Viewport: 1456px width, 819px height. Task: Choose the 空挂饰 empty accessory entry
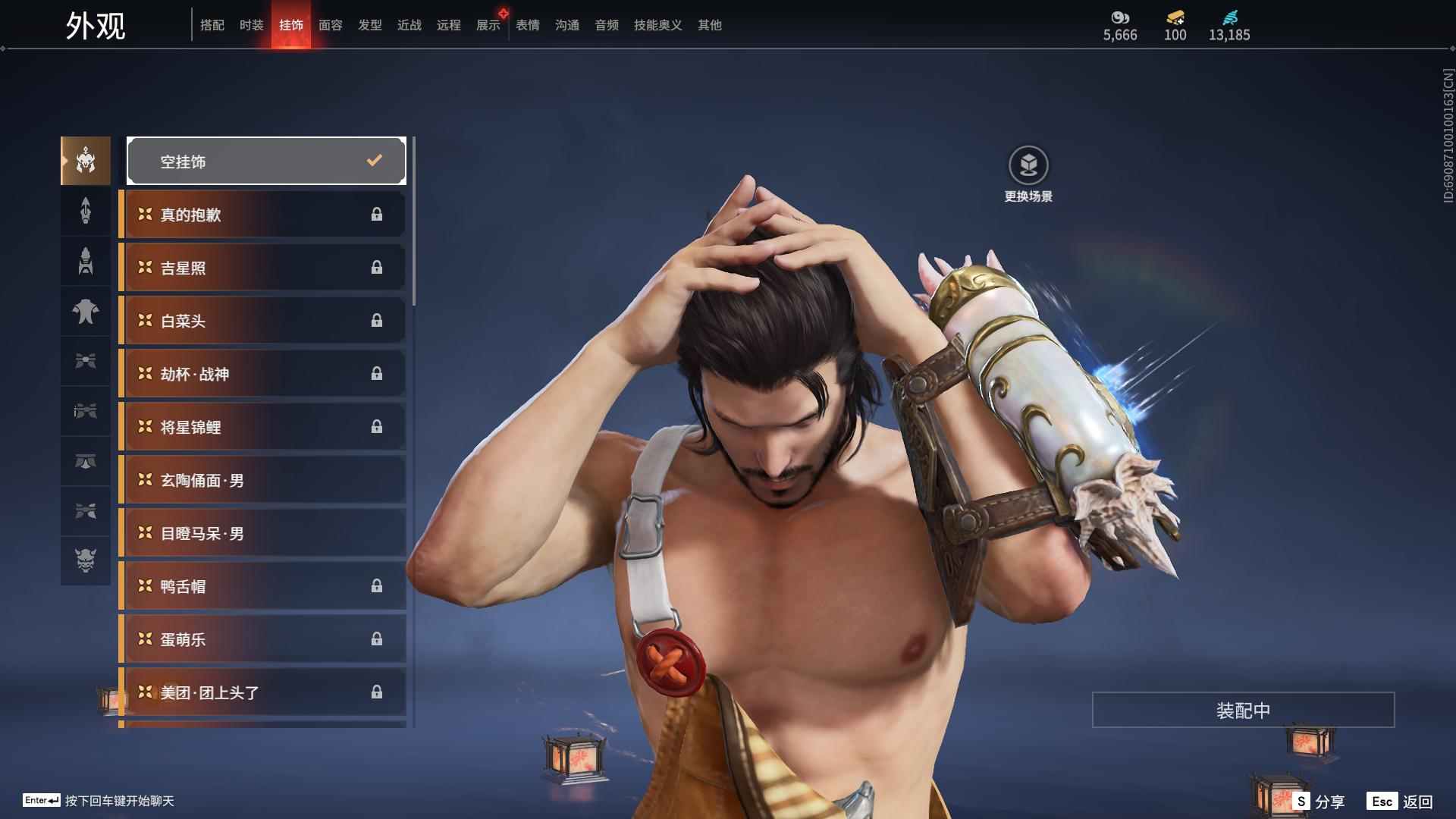(266, 161)
